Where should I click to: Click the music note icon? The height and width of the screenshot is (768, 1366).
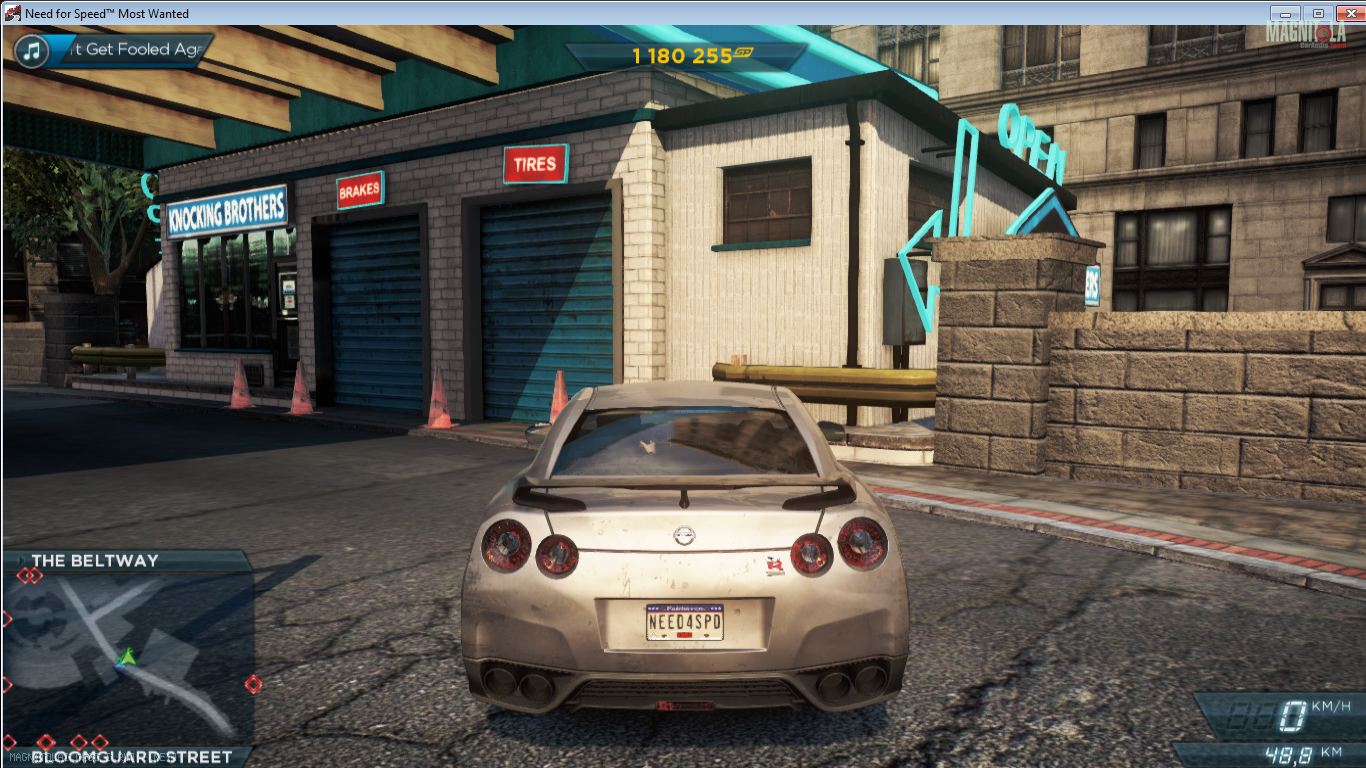32,50
